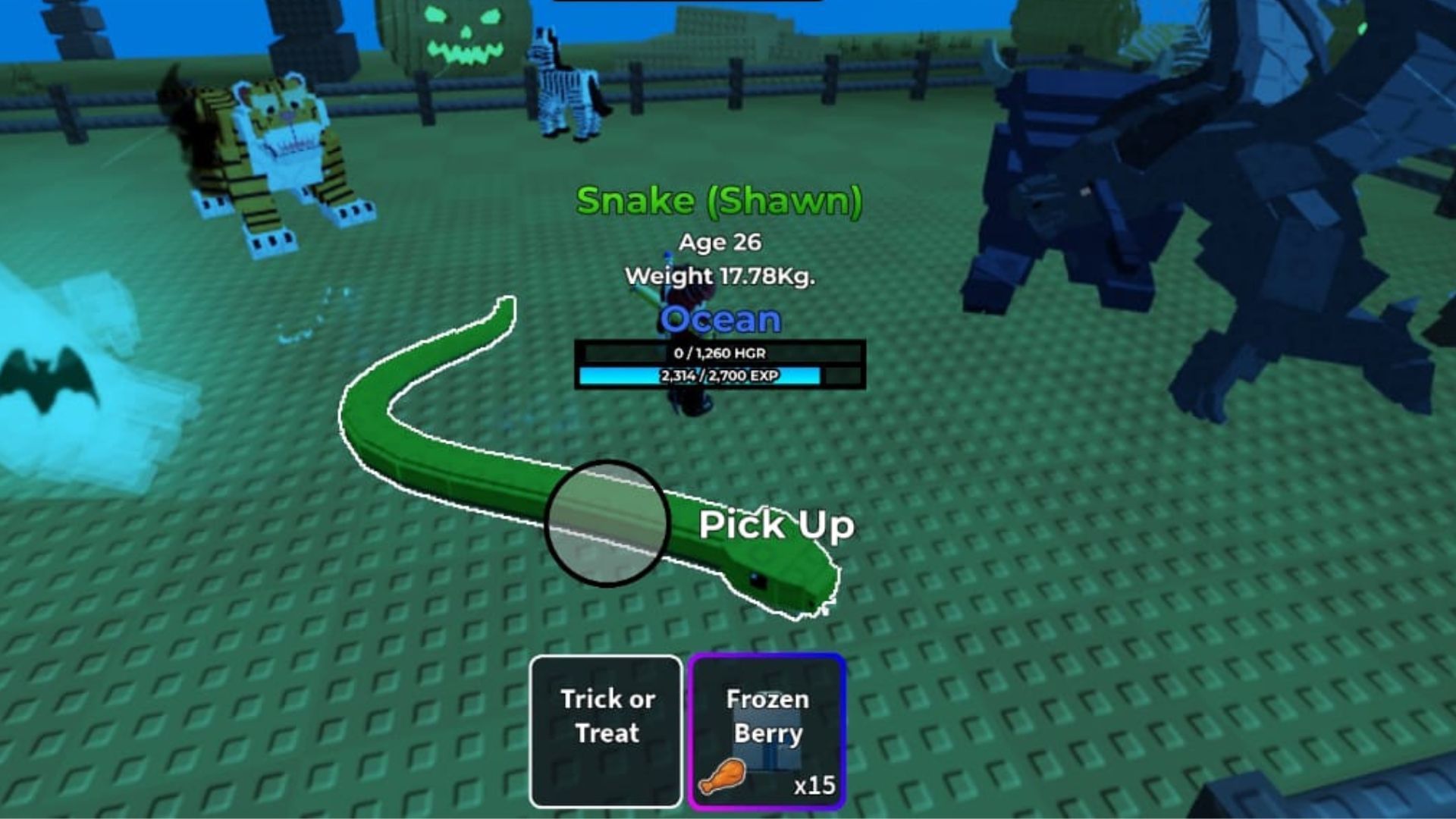This screenshot has width=1456, height=819.
Task: Click the skeleton zebra in the background
Action: (x=565, y=83)
